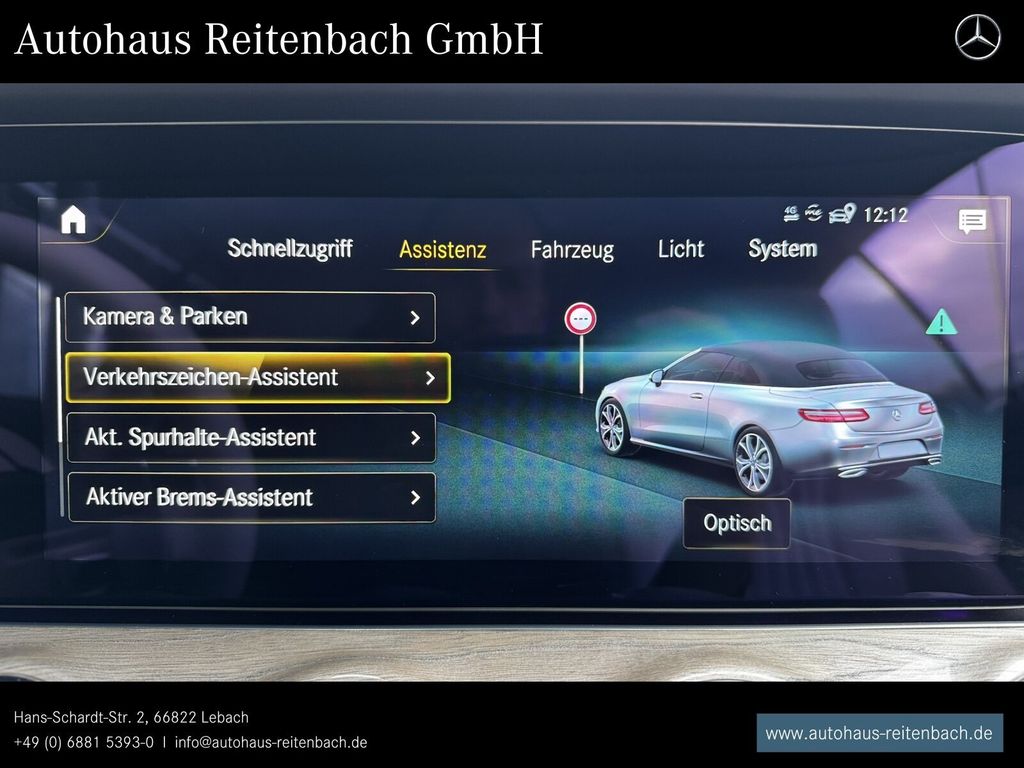Tap the green warning triangle icon
Viewport: 1024px width, 768px height.
coord(941,322)
